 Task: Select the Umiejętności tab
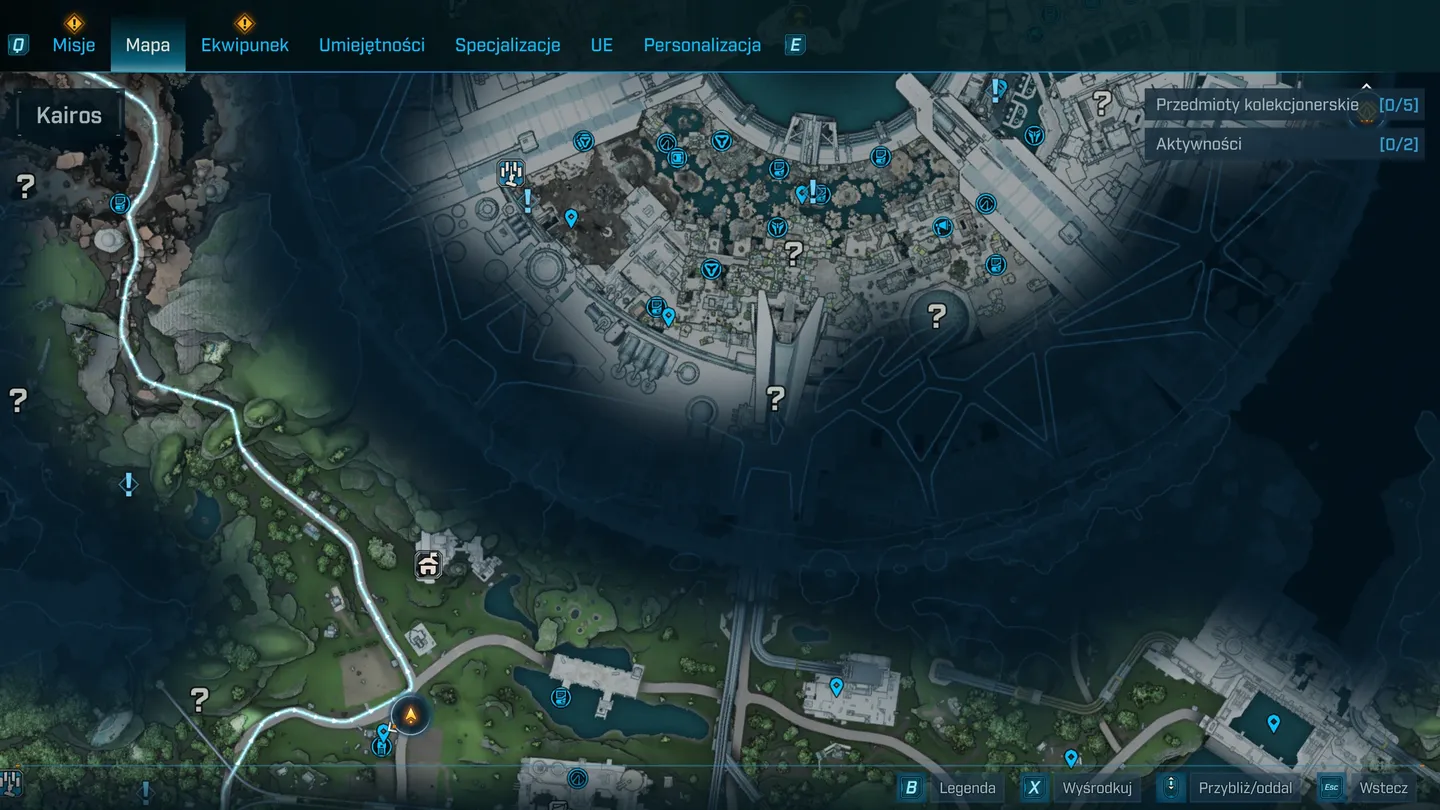point(372,45)
